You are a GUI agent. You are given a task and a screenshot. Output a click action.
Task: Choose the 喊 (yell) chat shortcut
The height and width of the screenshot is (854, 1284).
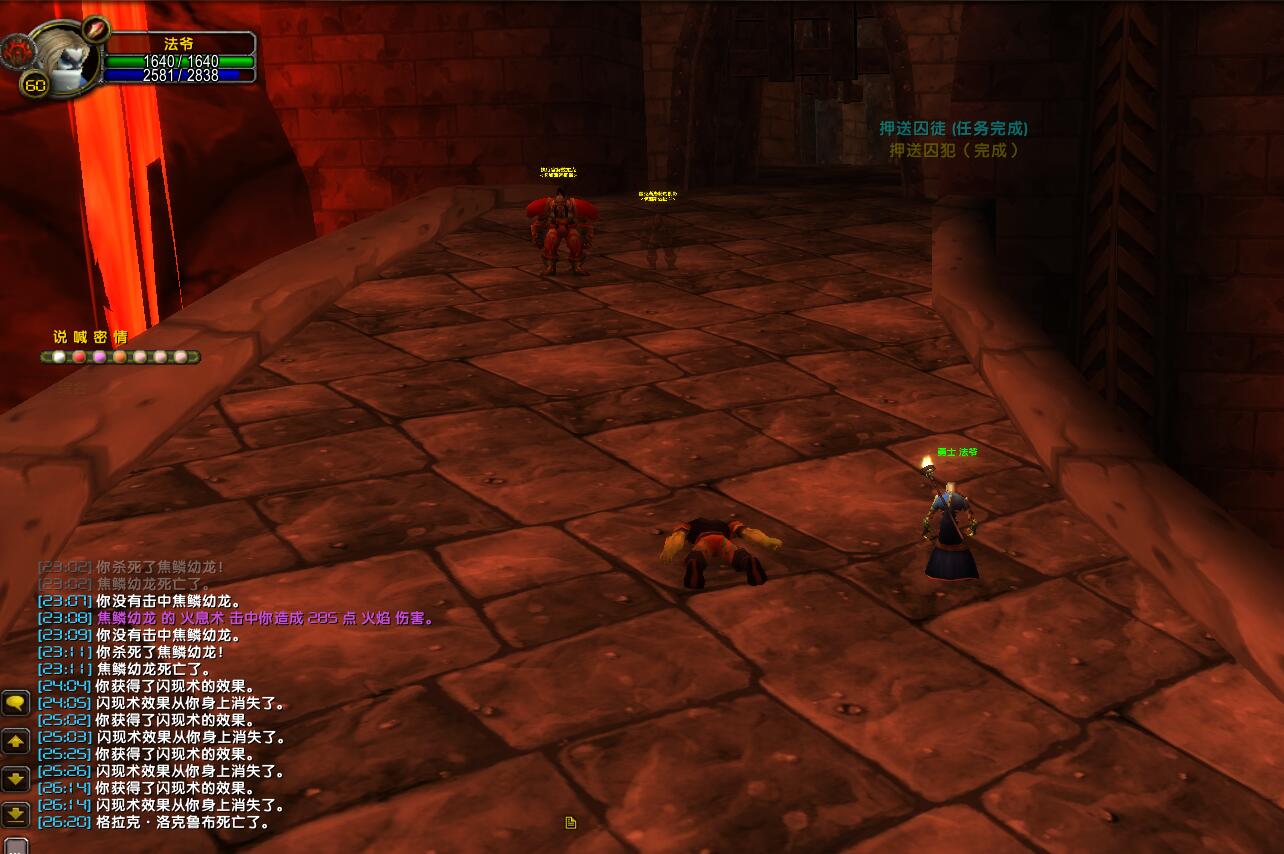coord(80,337)
